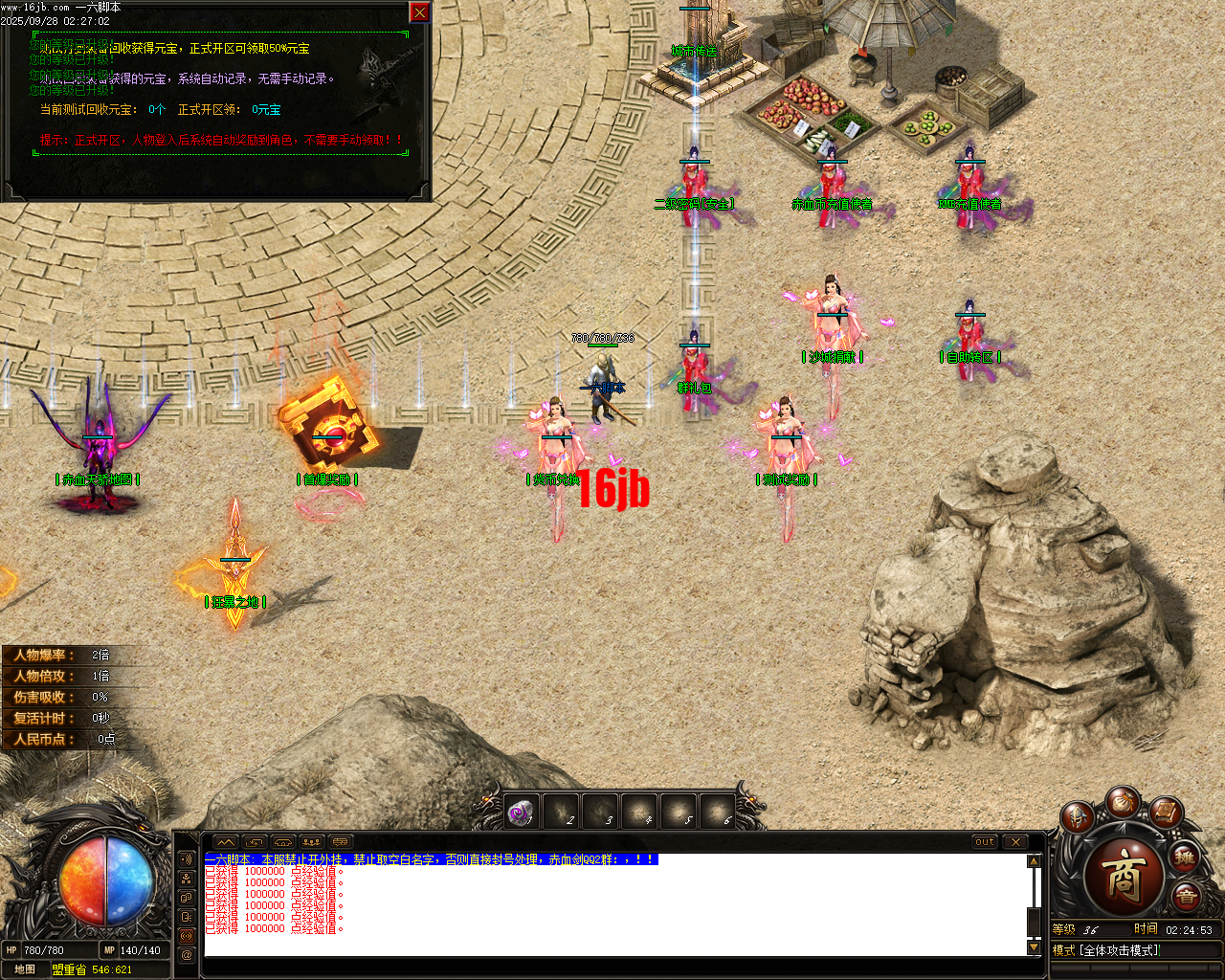Enable stall mode with the 摊 button
The width and height of the screenshot is (1225, 980).
click(x=1184, y=858)
